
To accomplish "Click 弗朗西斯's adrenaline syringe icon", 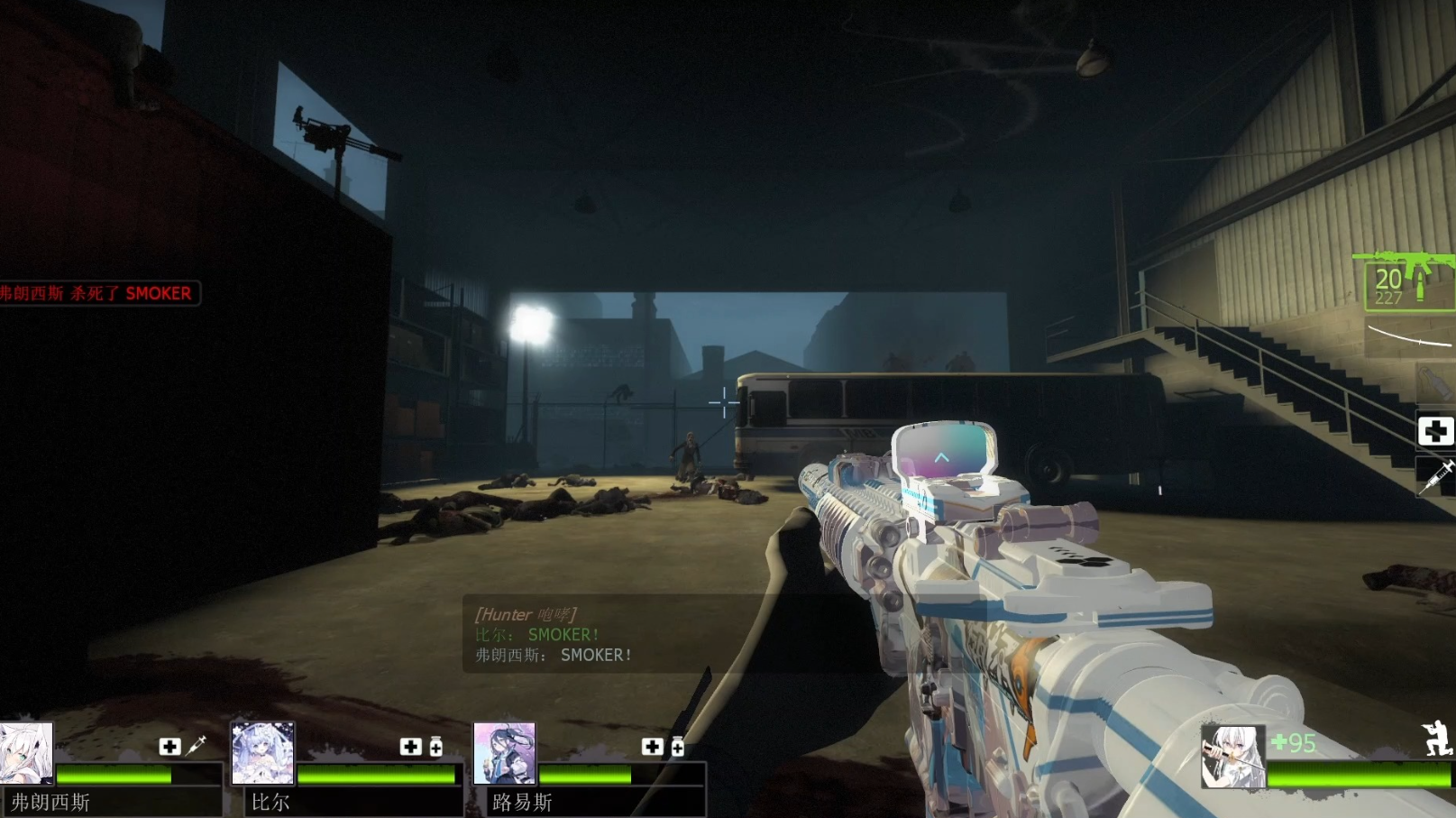I will 197,745.
